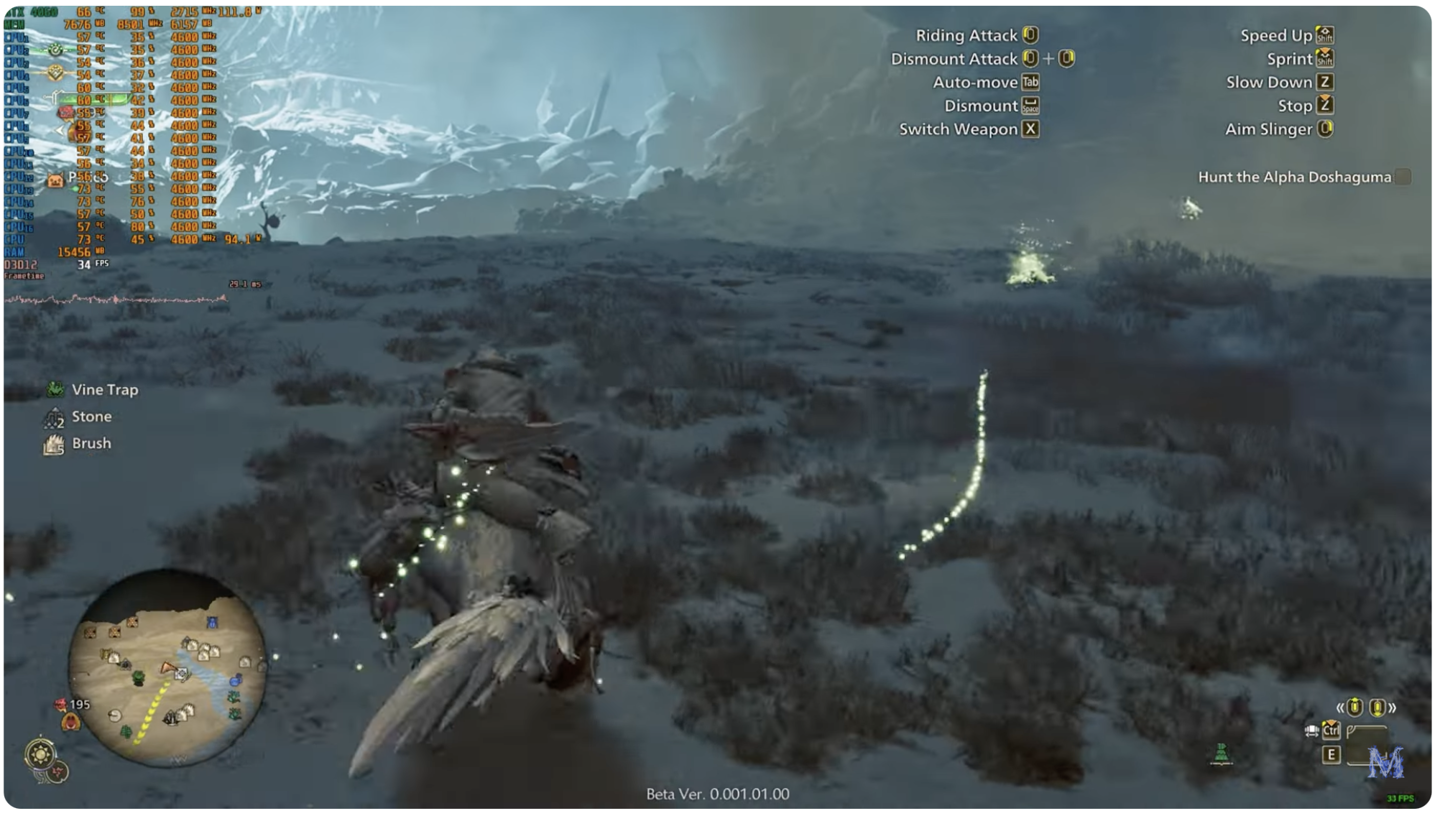Select the Vine Trap entry
This screenshot has width=1440, height=816.
104,390
